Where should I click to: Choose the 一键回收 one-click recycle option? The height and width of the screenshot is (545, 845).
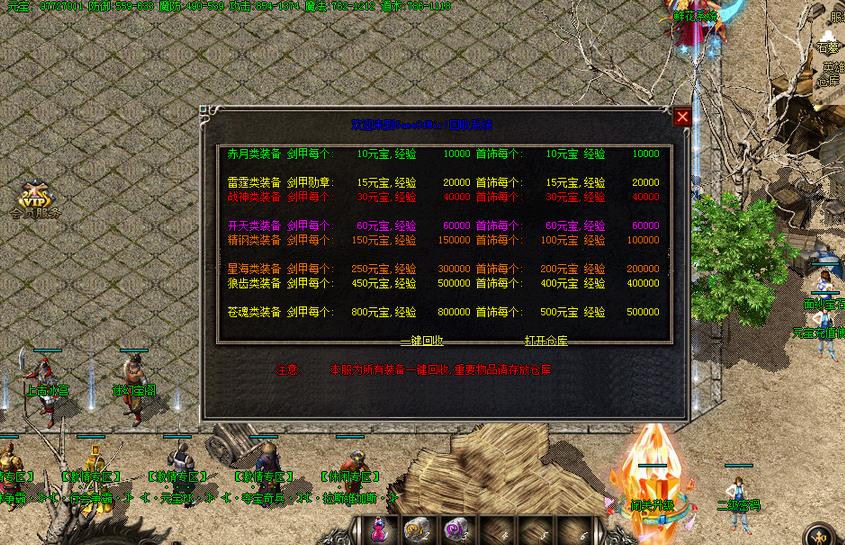pos(422,340)
